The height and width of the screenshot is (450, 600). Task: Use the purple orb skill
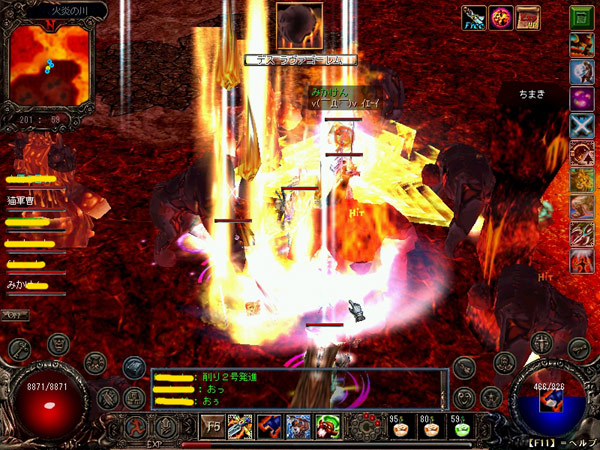click(x=579, y=99)
